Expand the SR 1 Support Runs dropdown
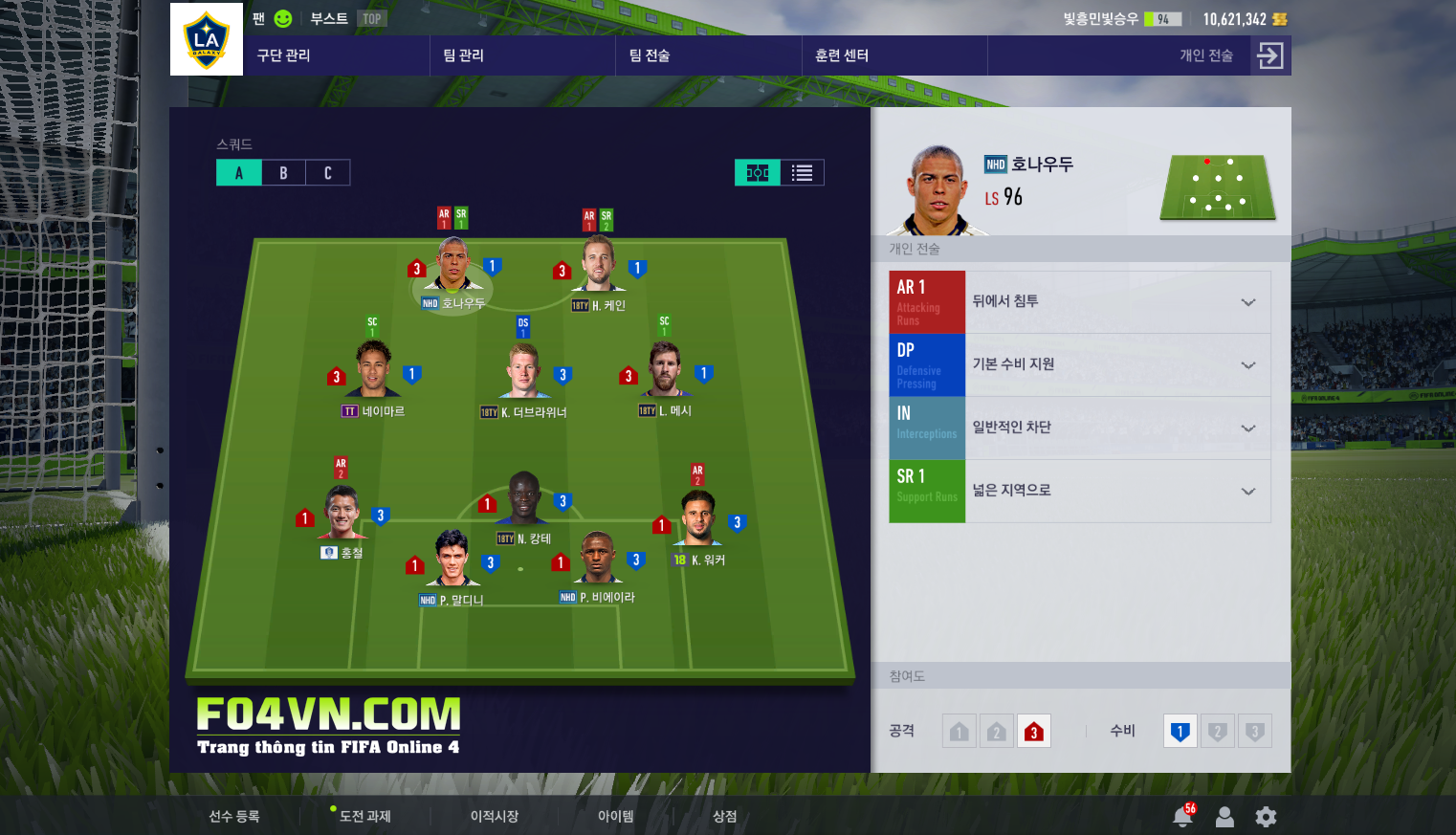 click(1247, 492)
